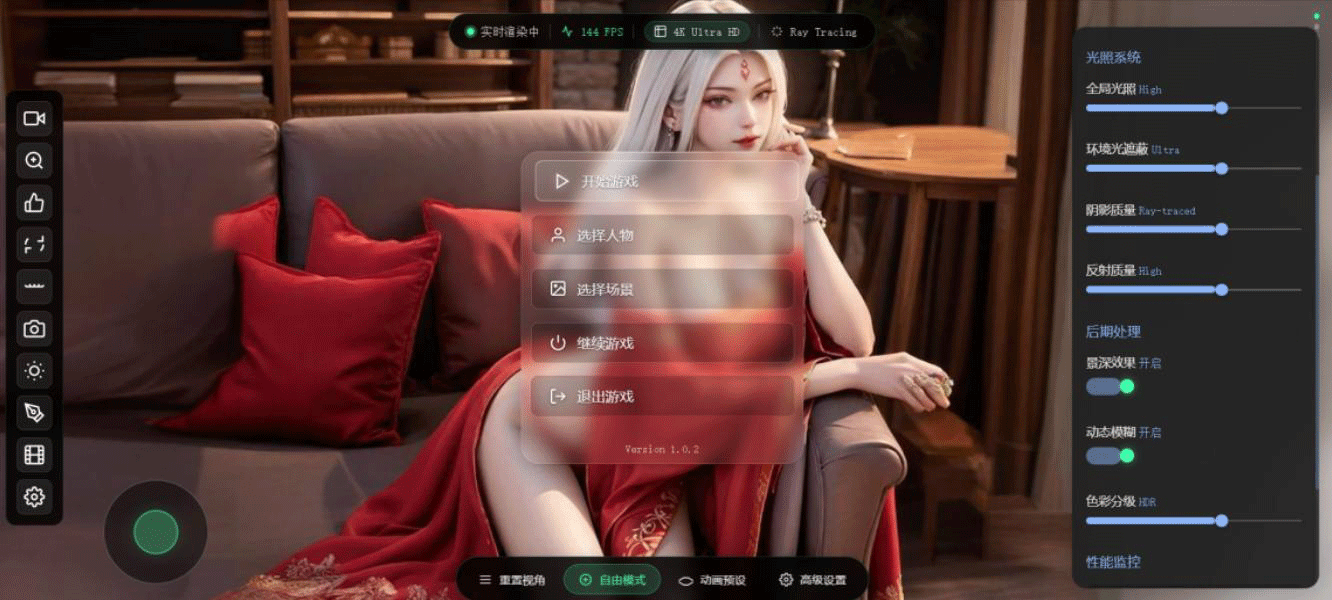Screen dimensions: 1332x600
Task: Exit via the 退出游戏 button
Action: pyautogui.click(x=662, y=396)
